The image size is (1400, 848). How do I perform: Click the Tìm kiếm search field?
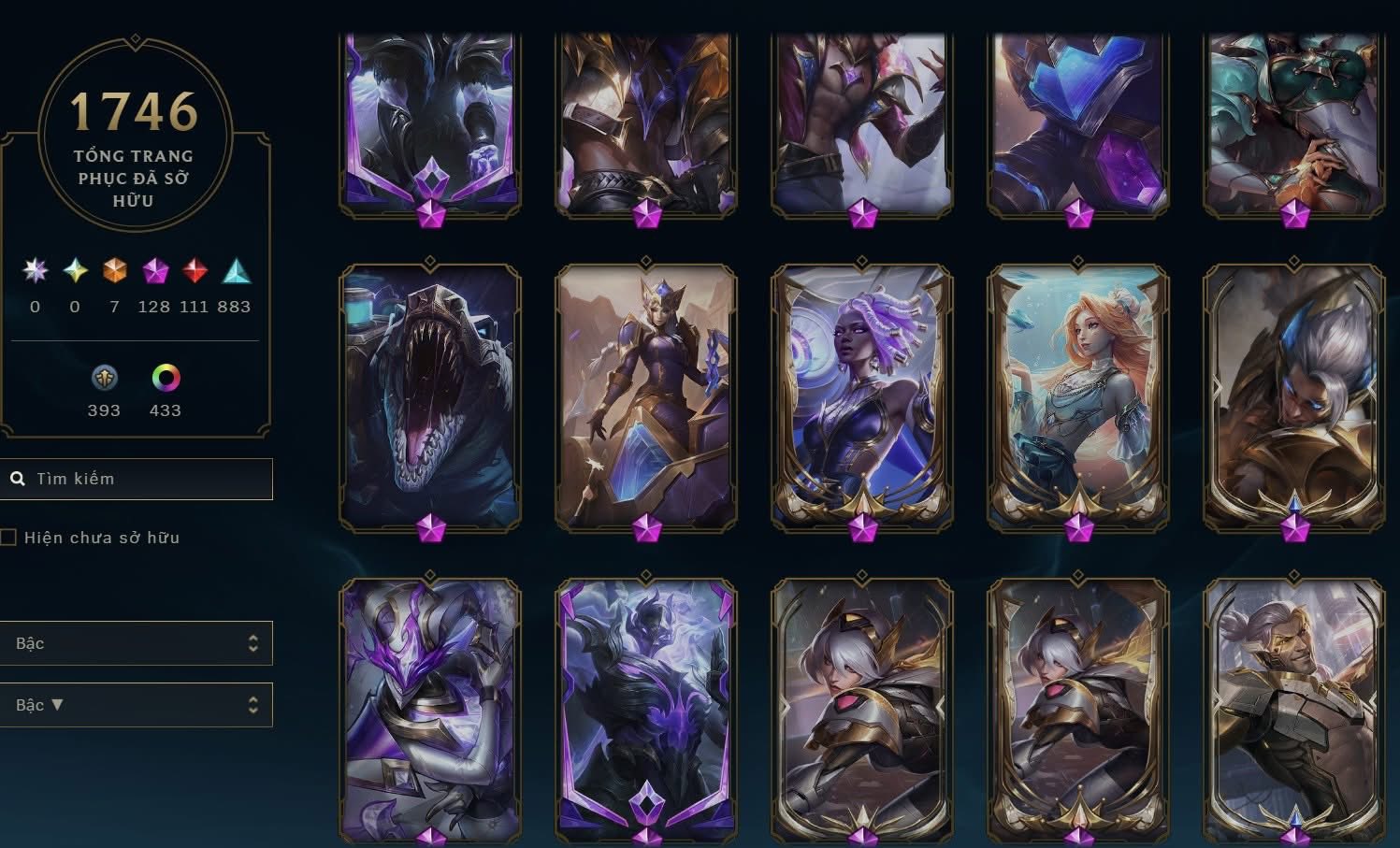click(x=150, y=479)
